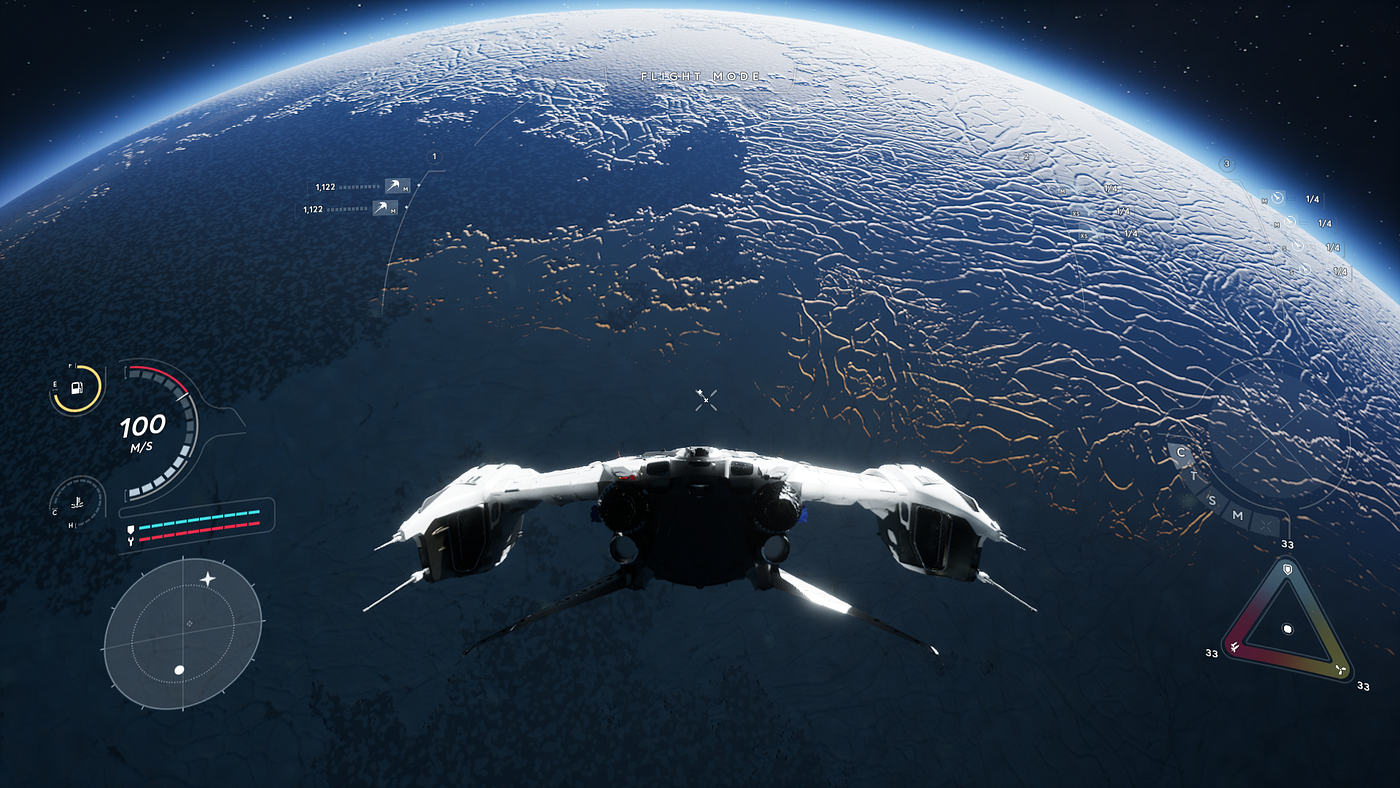Click the weapons icon at the triangle's bottom-left corner
1400x788 pixels.
coord(1234,647)
